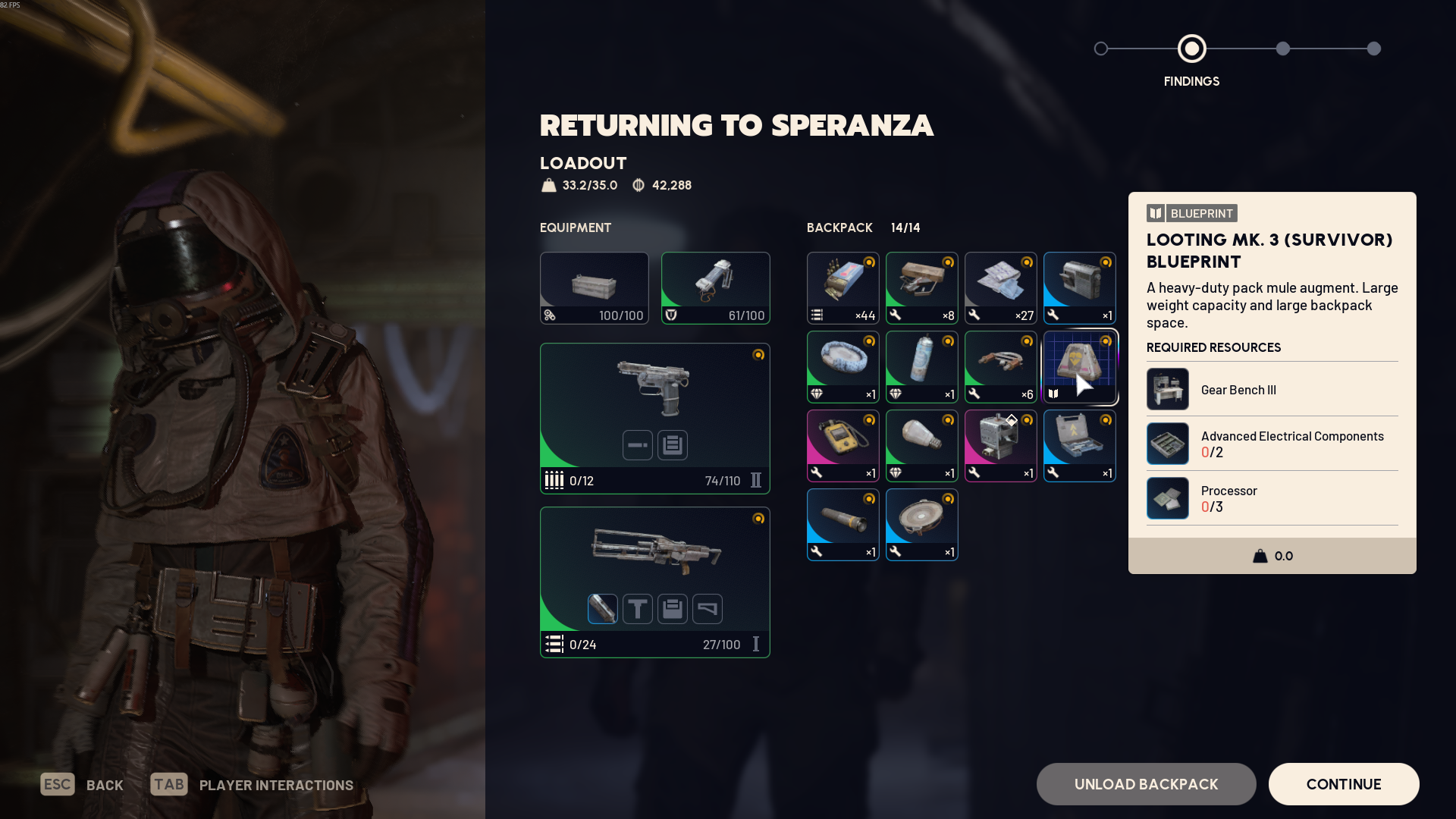
Task: Choose the grey toolbox case item
Action: (1079, 446)
